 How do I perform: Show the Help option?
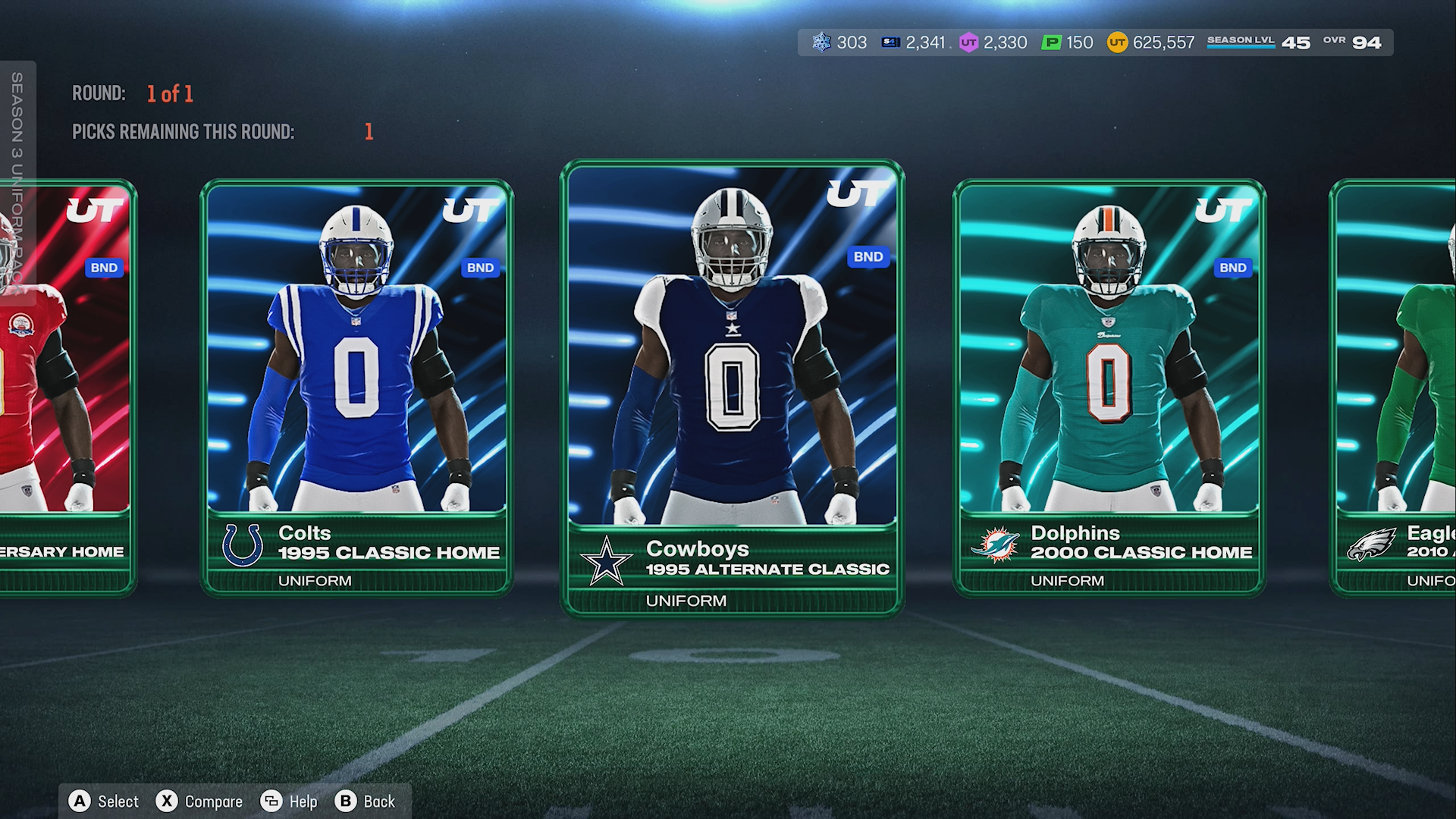coord(290,802)
